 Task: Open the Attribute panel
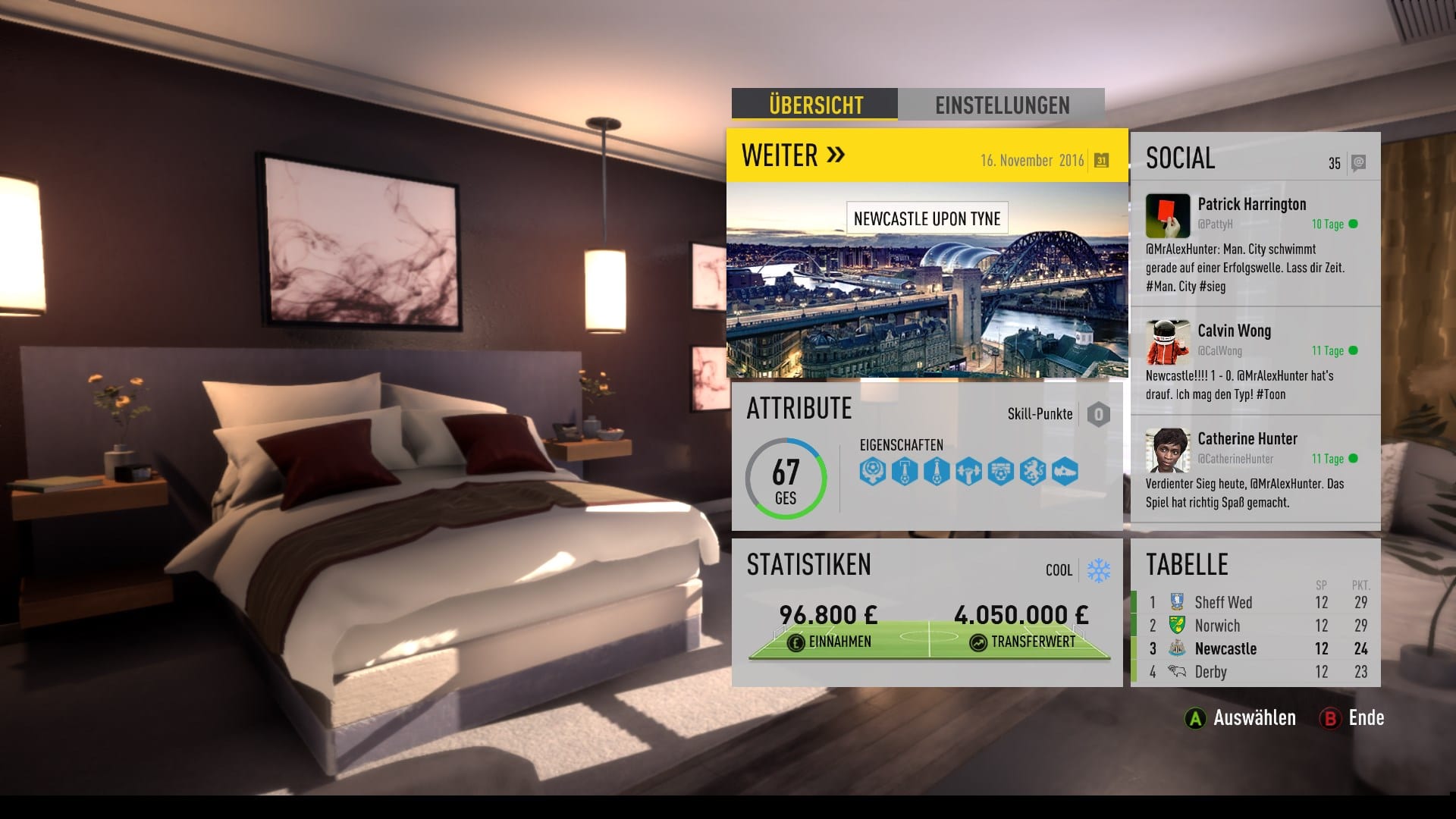click(x=799, y=409)
